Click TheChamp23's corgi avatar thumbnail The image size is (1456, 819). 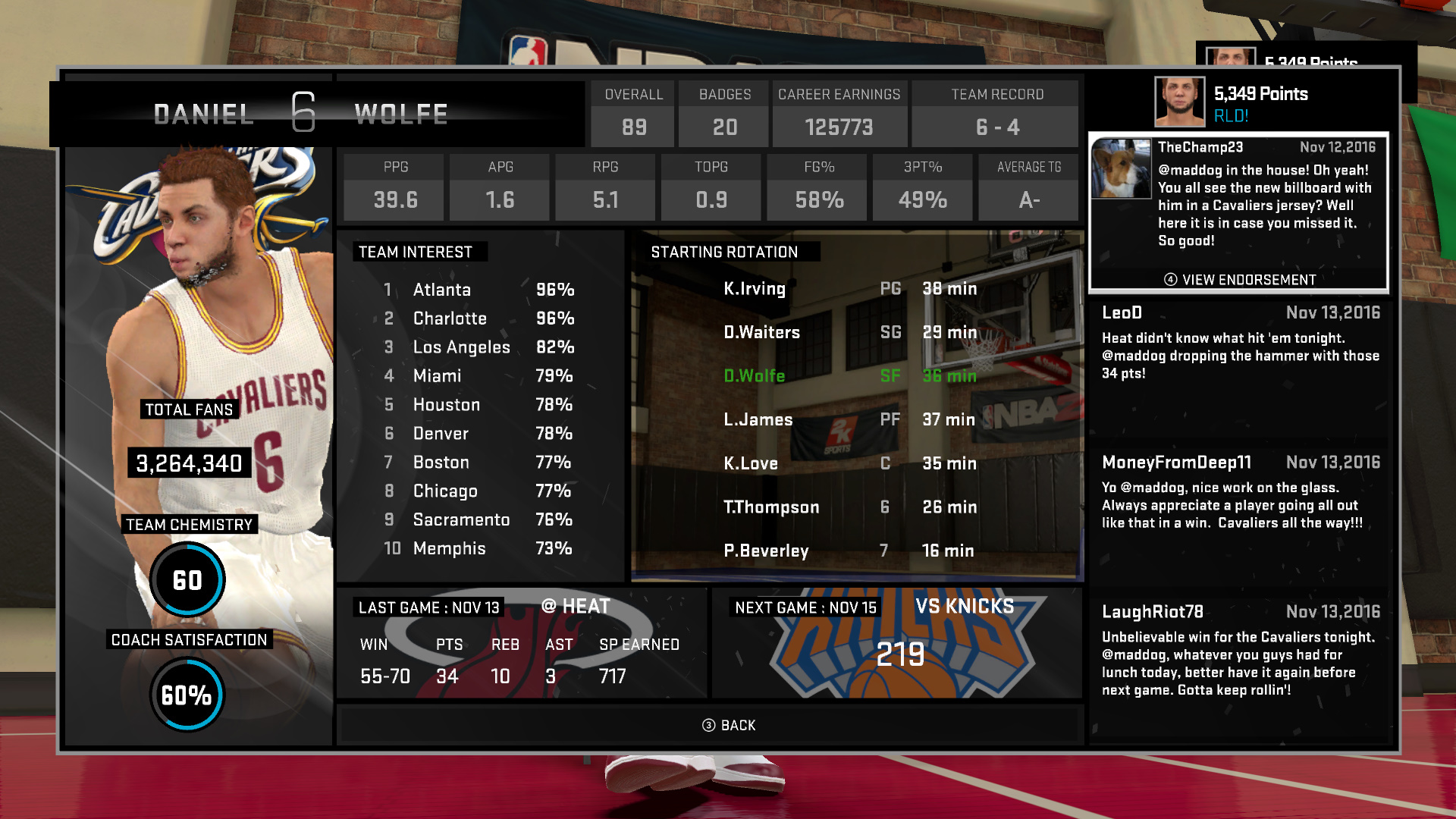pyautogui.click(x=1121, y=169)
